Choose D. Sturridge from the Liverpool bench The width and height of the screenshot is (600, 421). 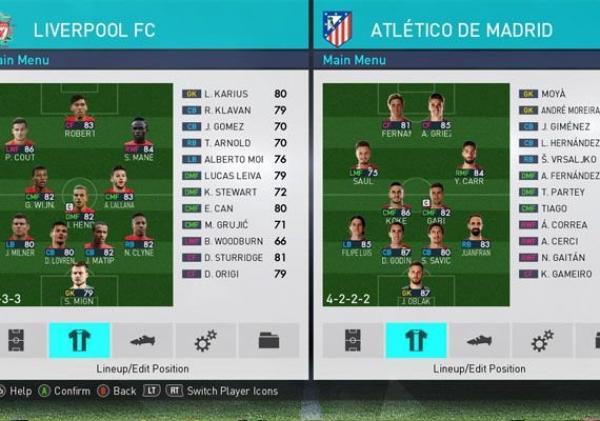click(235, 257)
